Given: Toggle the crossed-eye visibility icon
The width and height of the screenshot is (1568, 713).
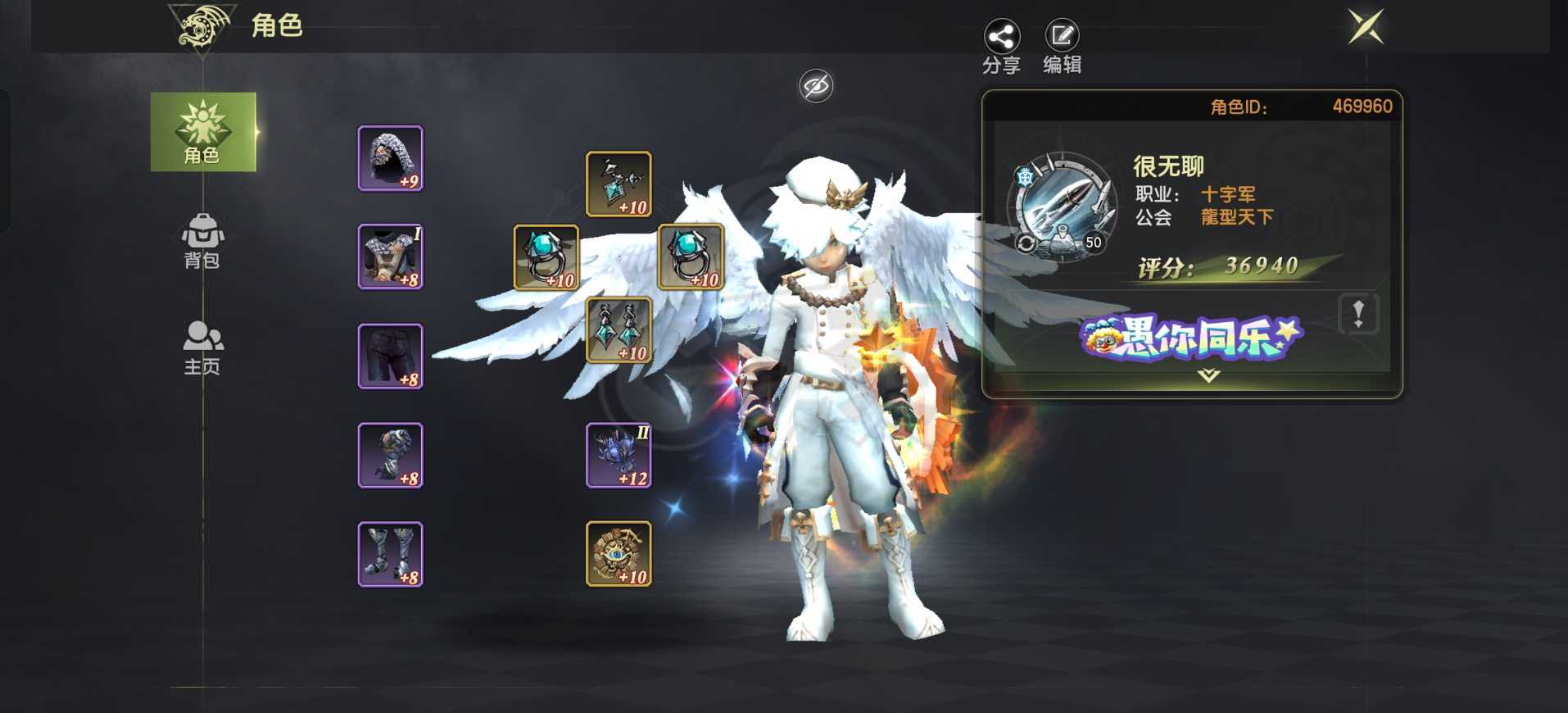Looking at the screenshot, I should coord(816,86).
